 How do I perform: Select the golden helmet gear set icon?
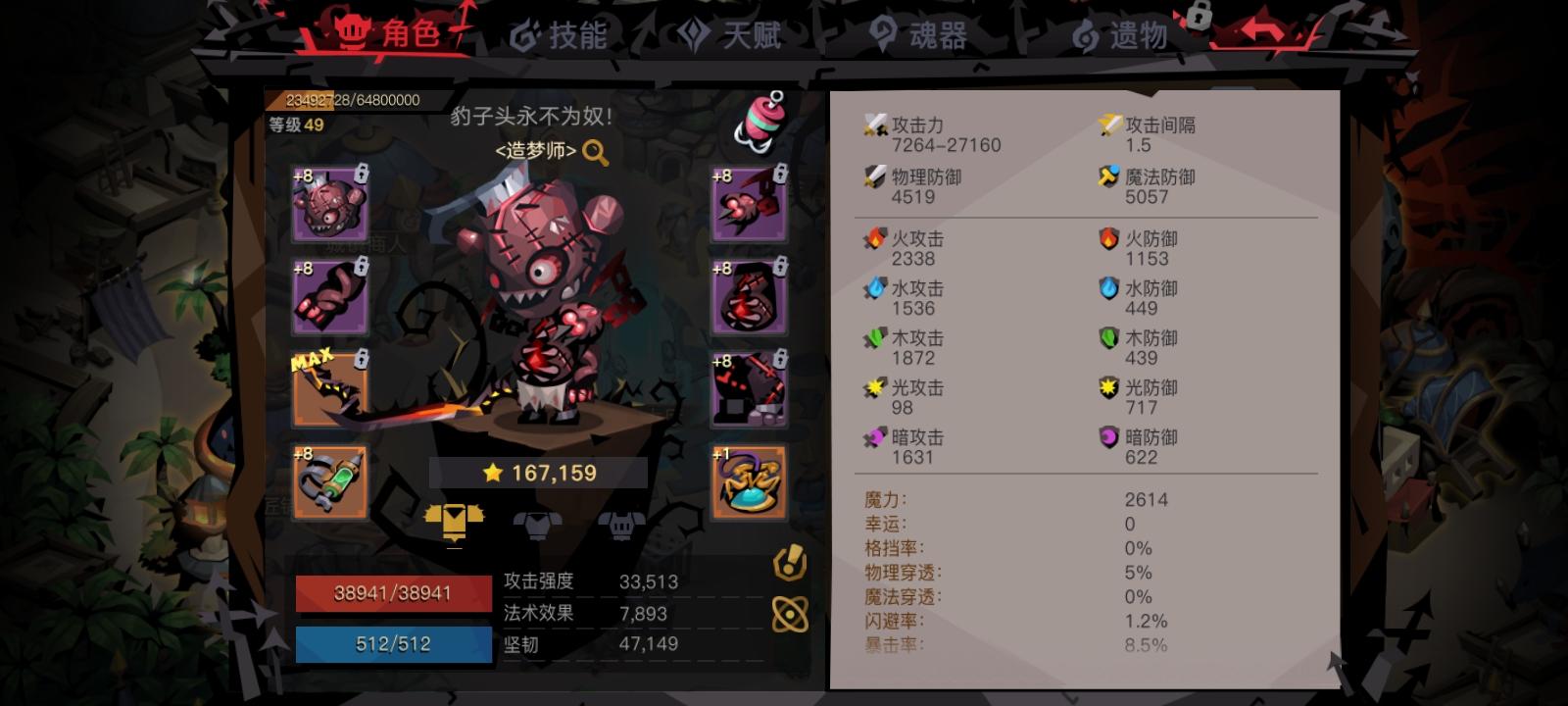pos(453,523)
